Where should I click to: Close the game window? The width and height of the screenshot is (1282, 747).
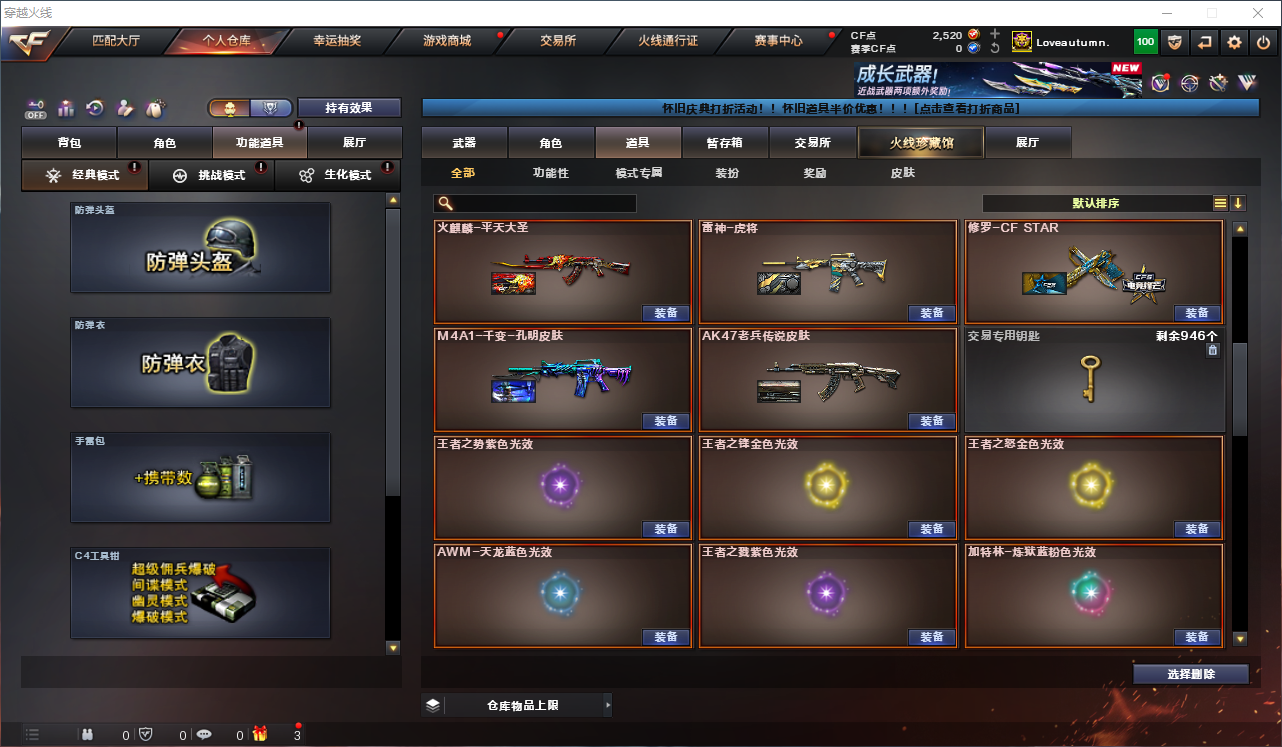click(1258, 13)
